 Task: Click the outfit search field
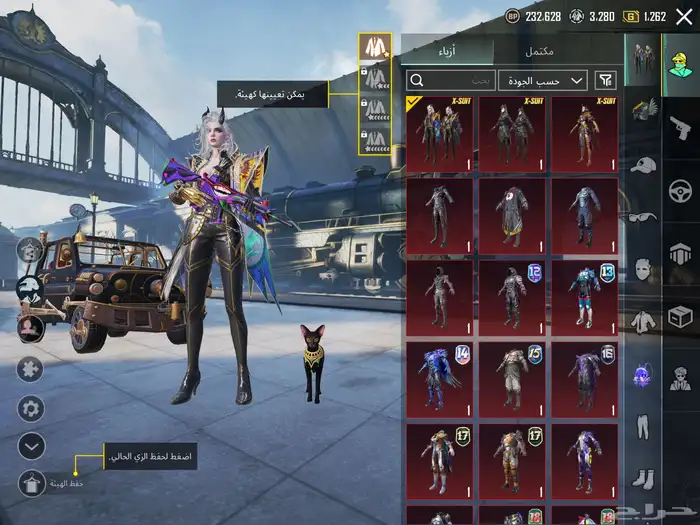(x=452, y=80)
